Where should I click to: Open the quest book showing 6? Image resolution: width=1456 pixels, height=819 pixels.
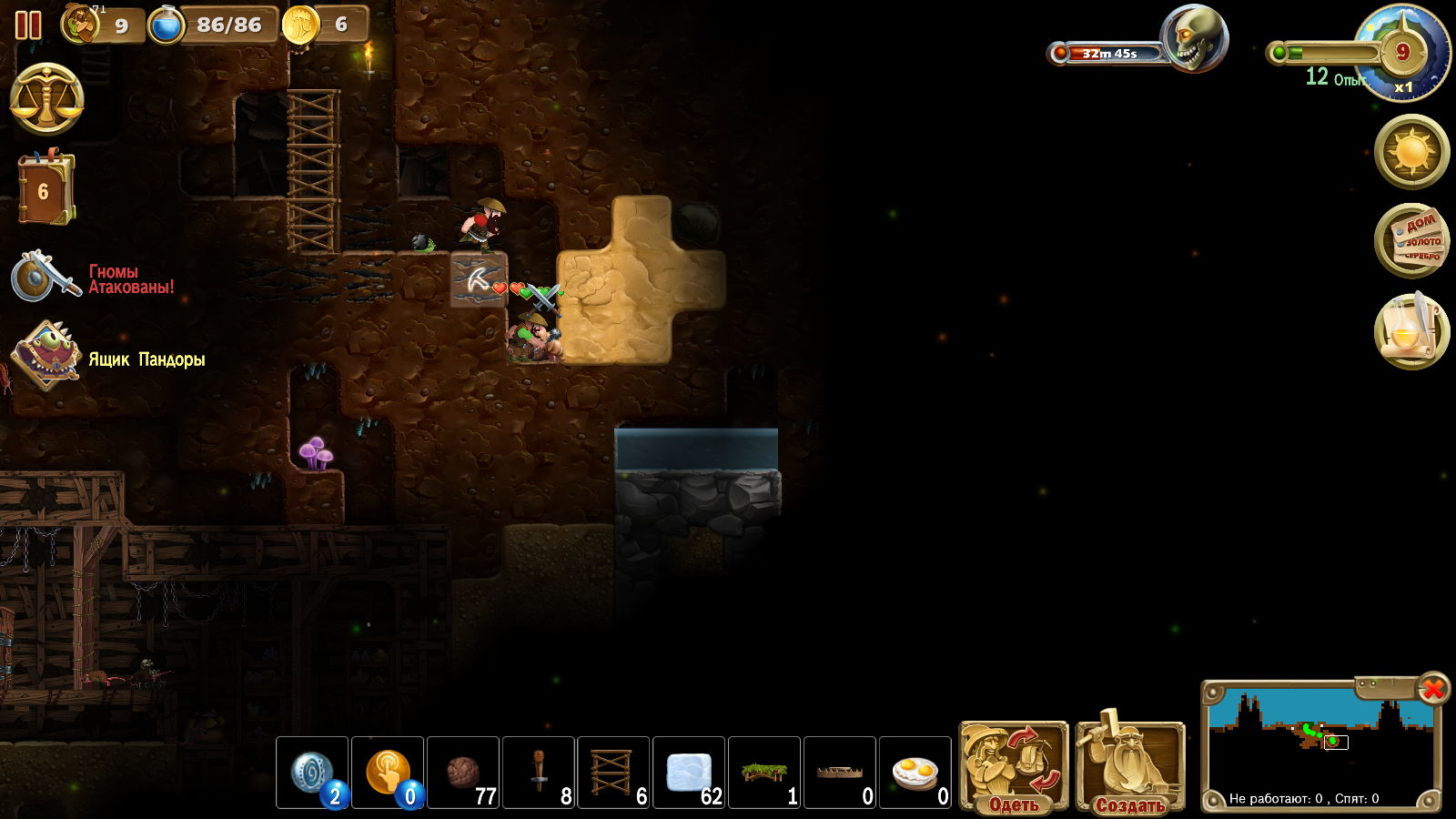(x=45, y=190)
